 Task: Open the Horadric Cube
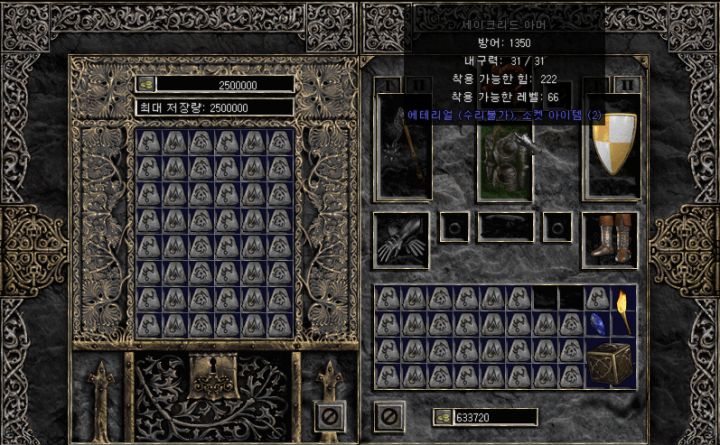click(610, 362)
